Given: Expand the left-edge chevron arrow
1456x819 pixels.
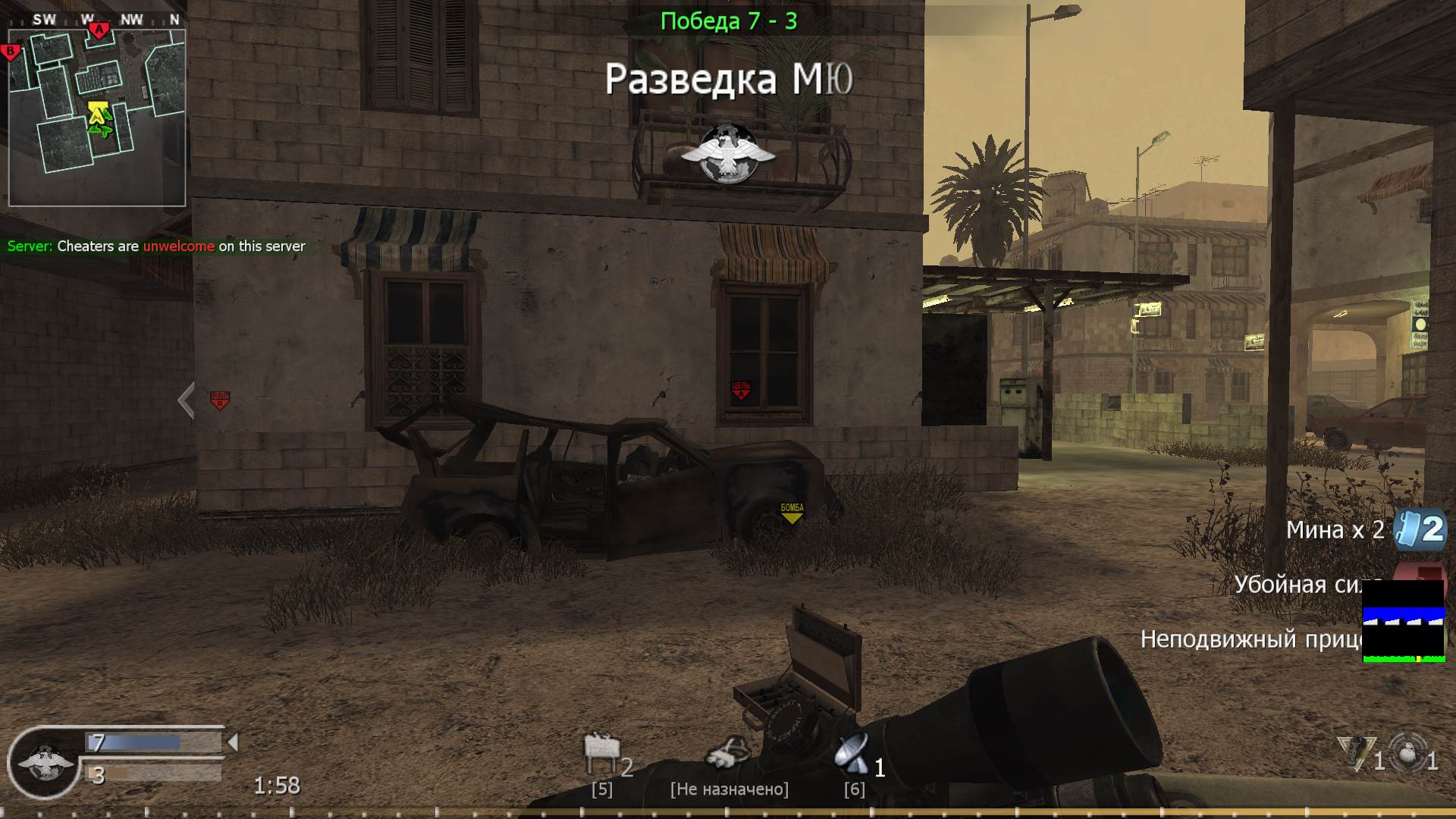Looking at the screenshot, I should coord(184,400).
